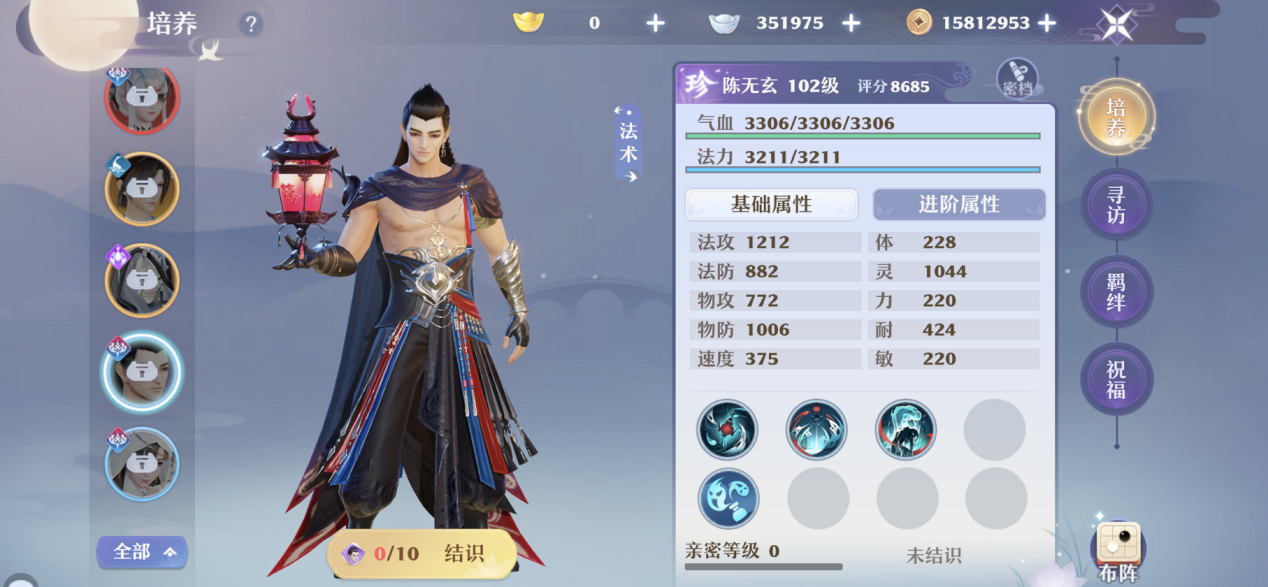1268x587 pixels.
Task: Add copper coins with the plus button
Action: tap(1047, 23)
